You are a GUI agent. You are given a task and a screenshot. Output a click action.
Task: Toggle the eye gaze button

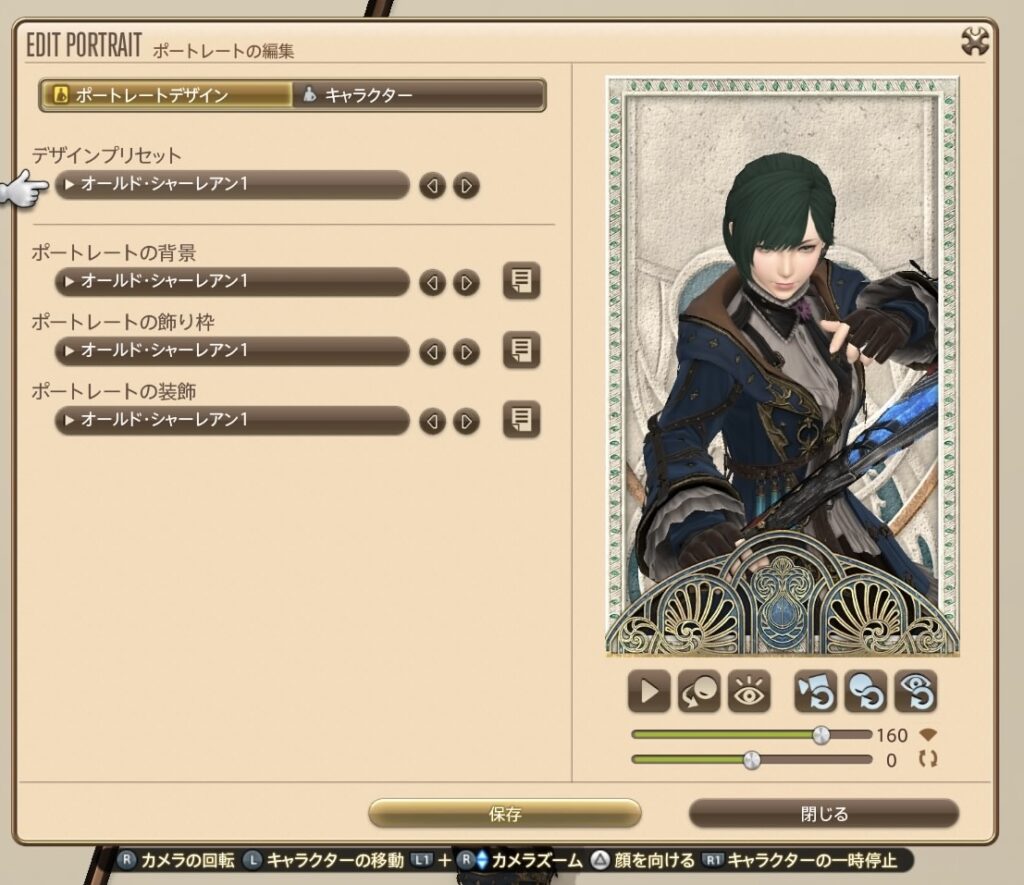pyautogui.click(x=749, y=692)
